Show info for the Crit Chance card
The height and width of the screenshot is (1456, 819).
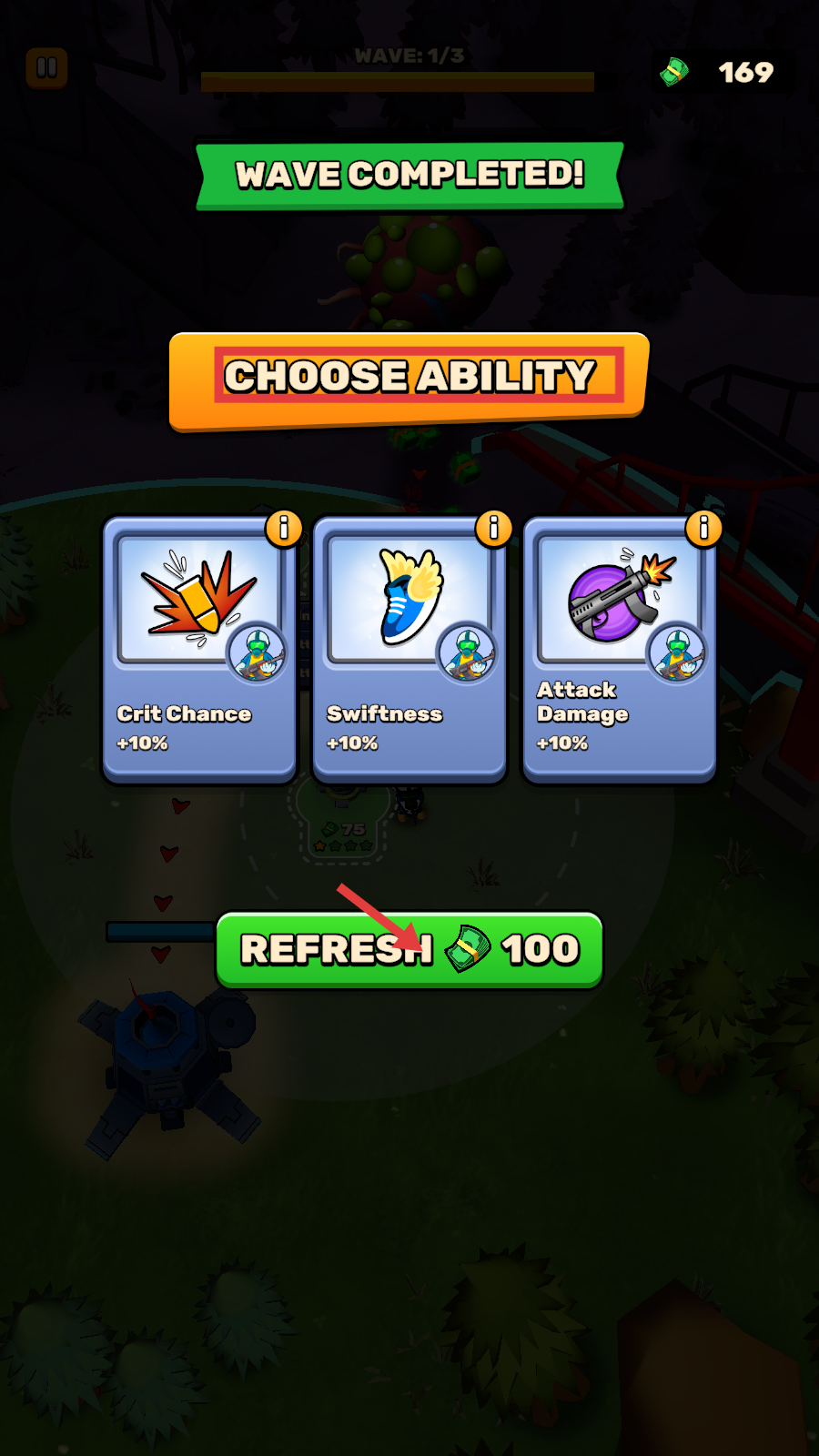pos(284,528)
